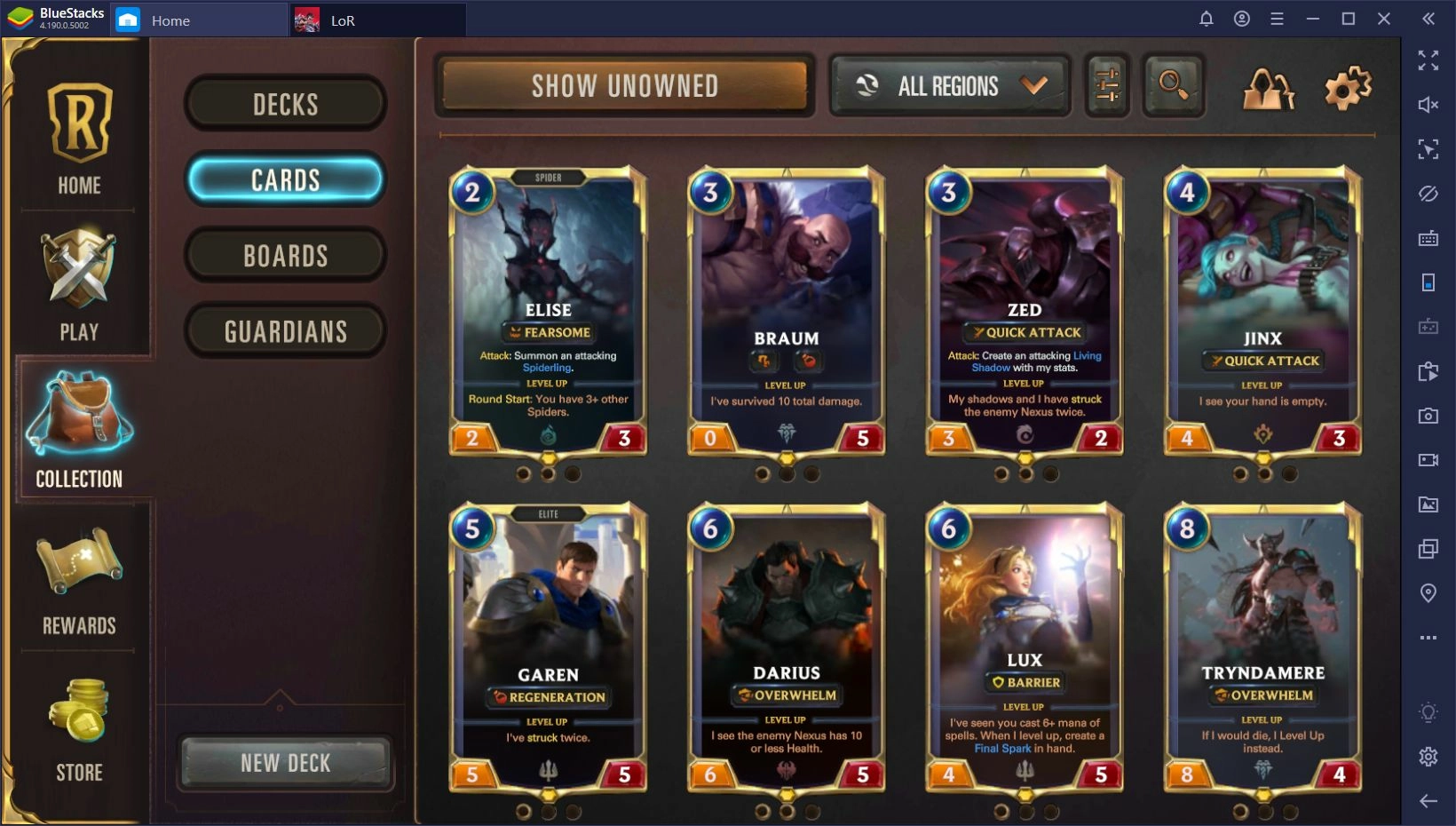Screen dimensions: 1456x826
Task: Open game settings via the gear icon
Action: pos(1346,85)
